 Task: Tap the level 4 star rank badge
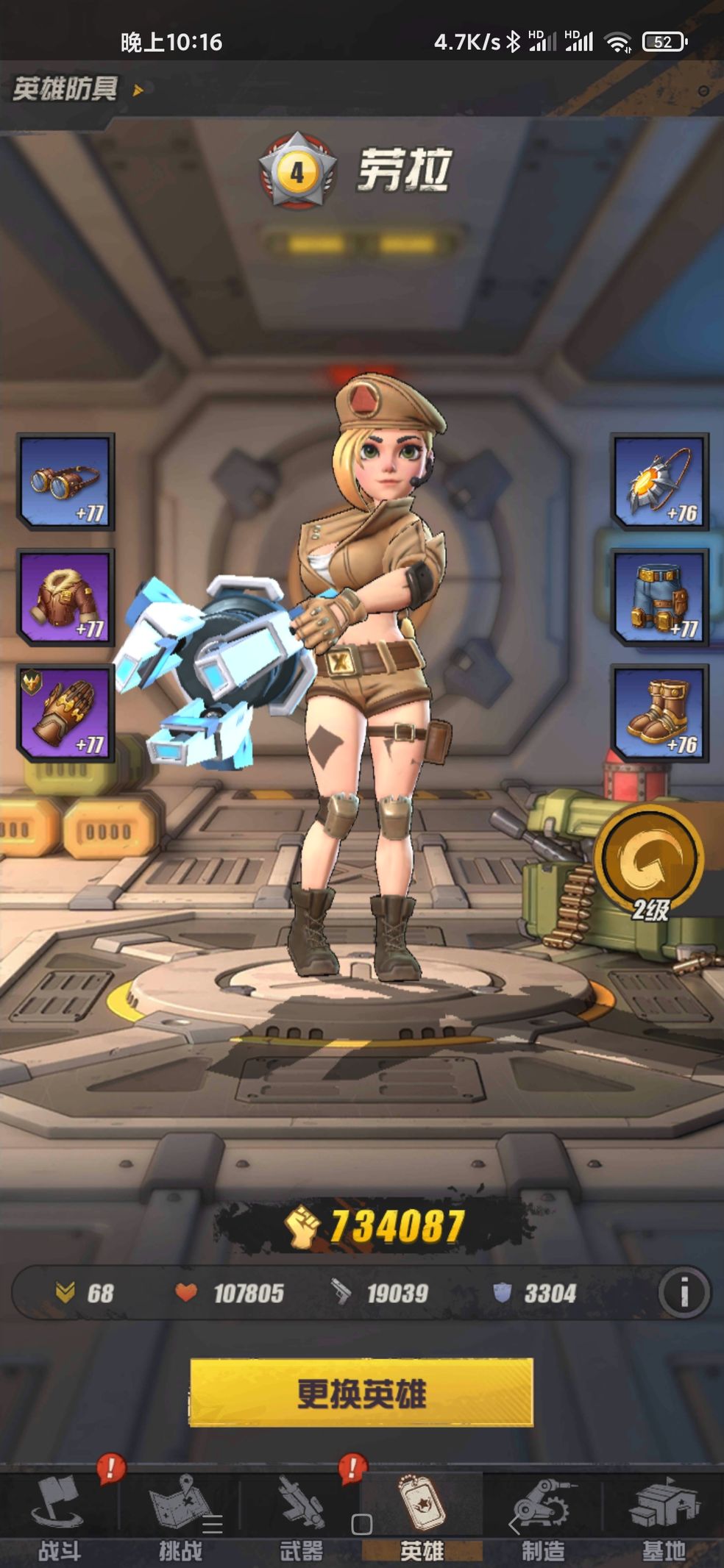(297, 171)
